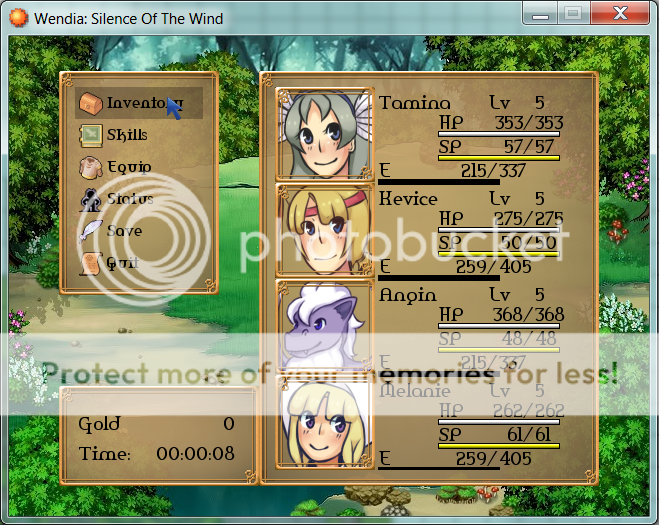The image size is (659, 525).
Task: Open the Inventory menu entry
Action: pos(138,102)
